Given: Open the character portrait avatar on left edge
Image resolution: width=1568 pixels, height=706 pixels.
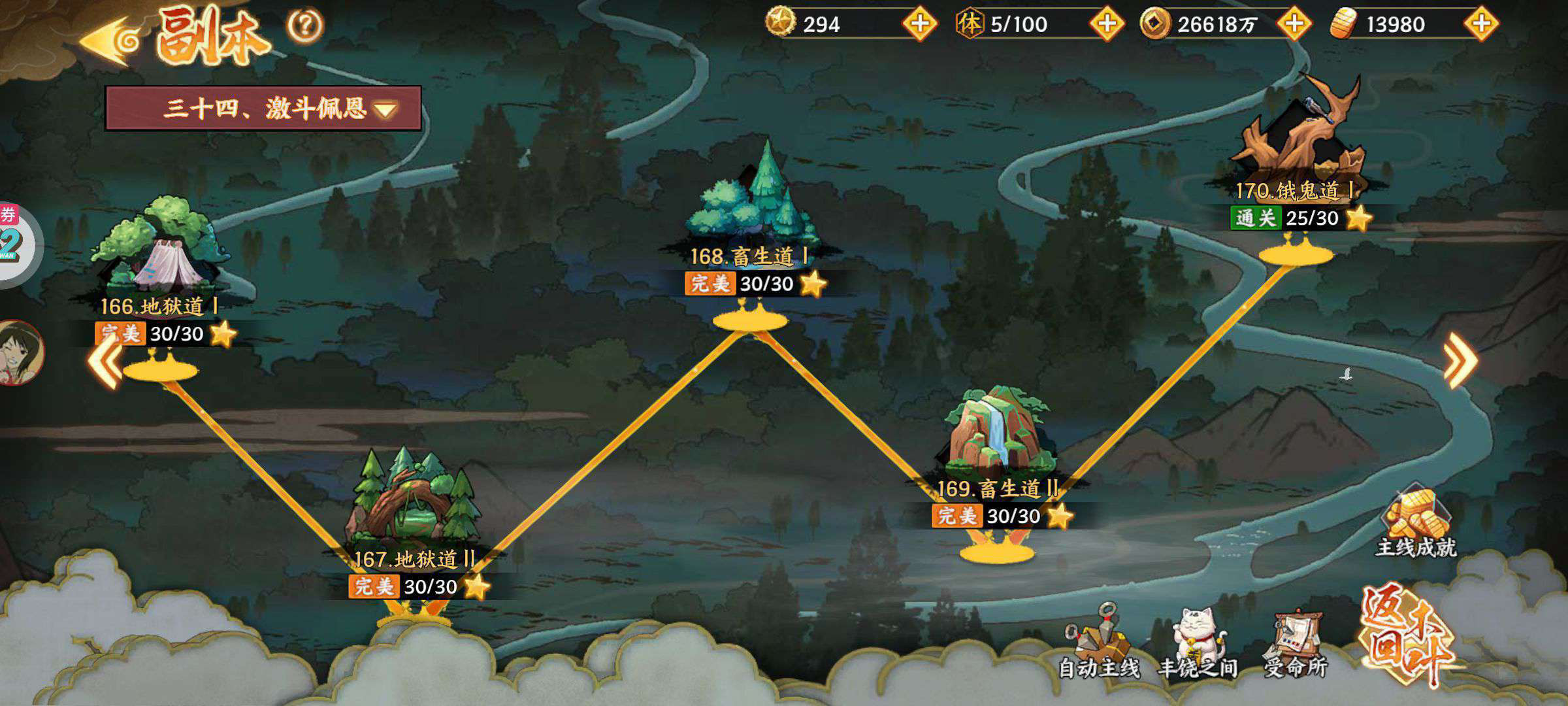Looking at the screenshot, I should coord(20,353).
